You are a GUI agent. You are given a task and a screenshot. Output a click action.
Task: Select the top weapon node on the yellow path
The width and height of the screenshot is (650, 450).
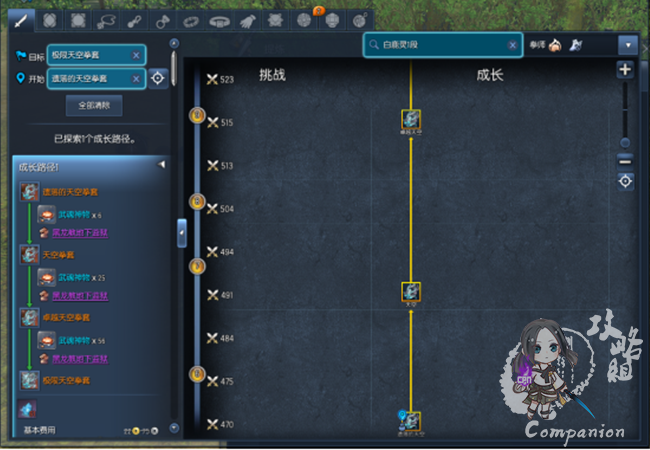click(410, 120)
